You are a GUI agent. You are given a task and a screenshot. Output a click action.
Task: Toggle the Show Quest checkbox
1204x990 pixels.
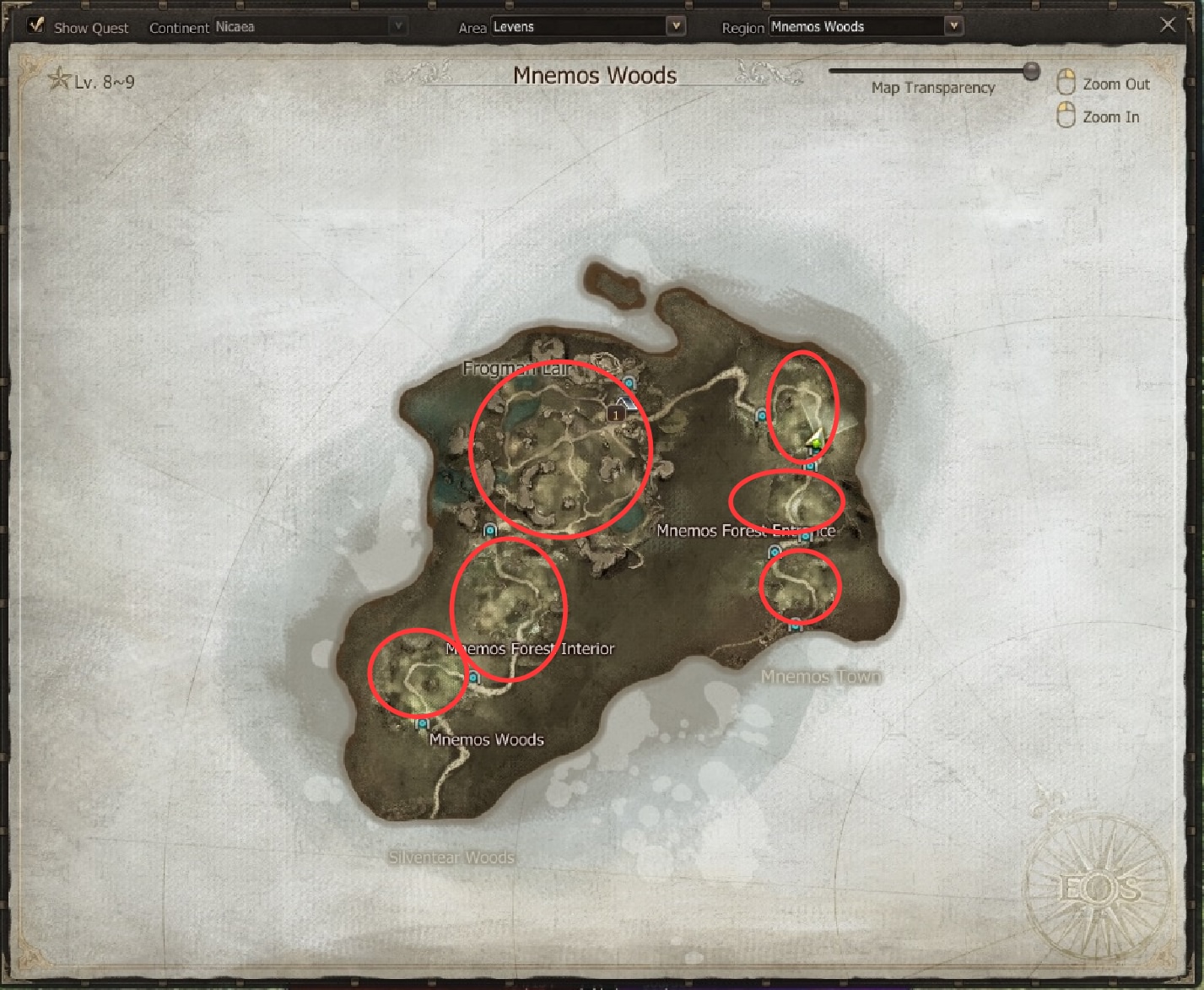(35, 25)
